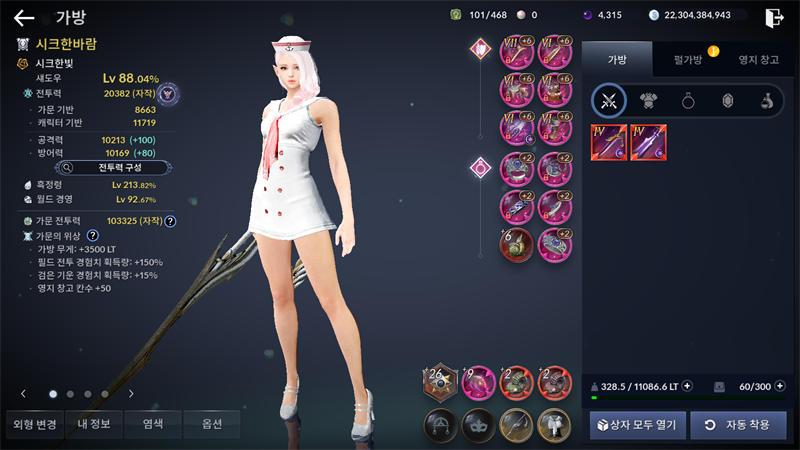The image size is (800, 450).
Task: Open the 외형 변경 appearance menu
Action: point(34,424)
